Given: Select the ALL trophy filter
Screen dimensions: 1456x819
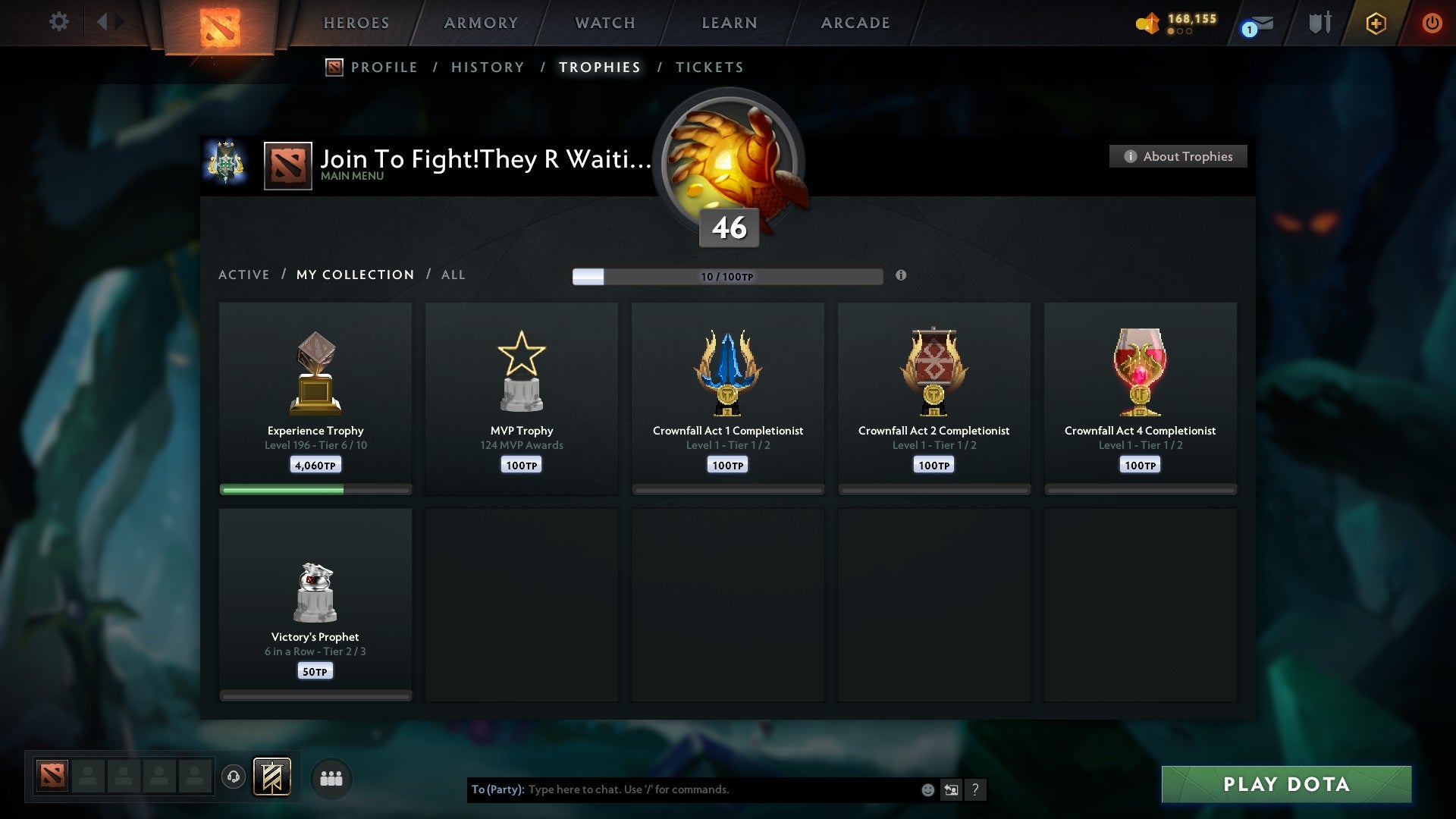Looking at the screenshot, I should point(453,275).
